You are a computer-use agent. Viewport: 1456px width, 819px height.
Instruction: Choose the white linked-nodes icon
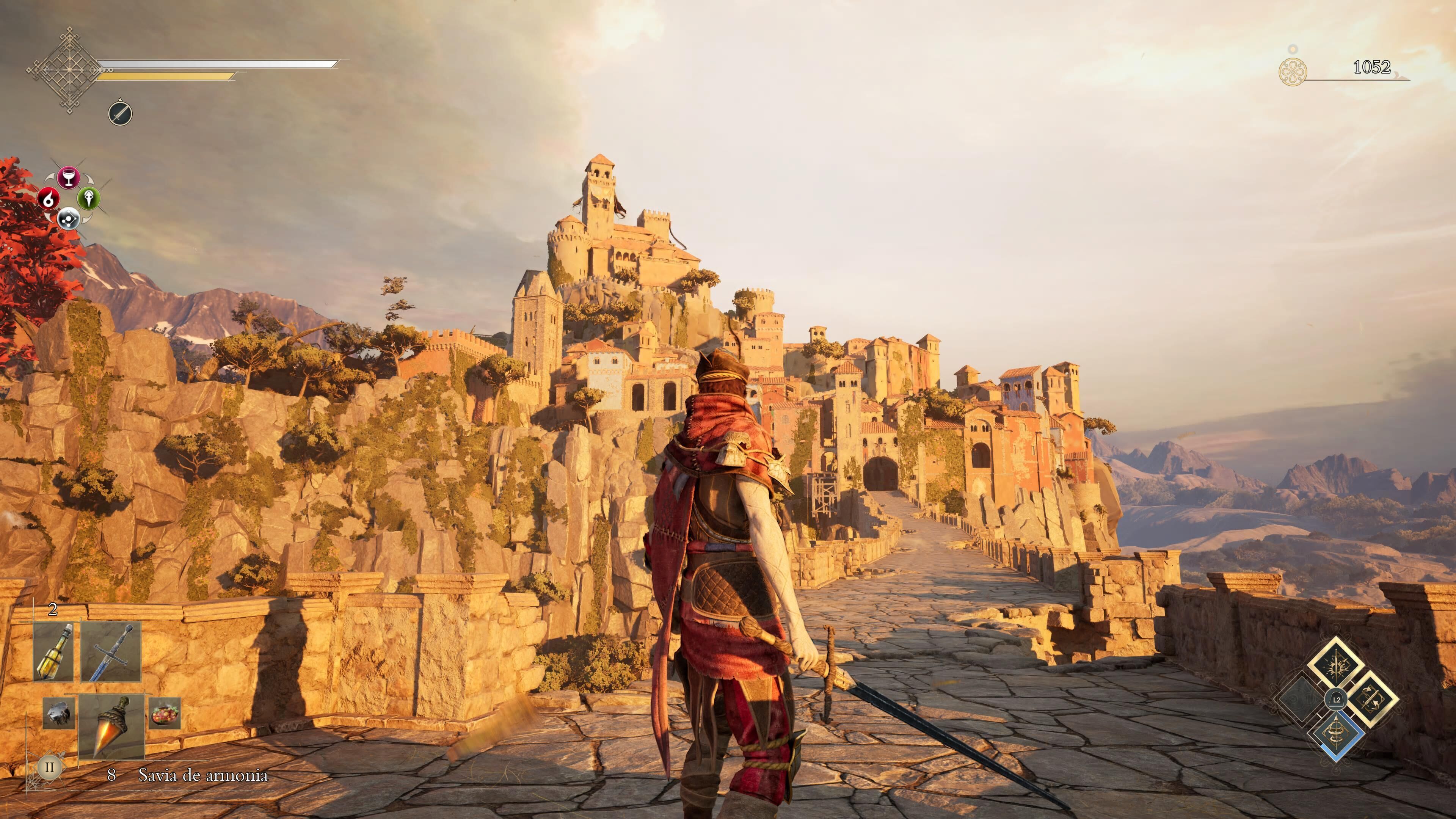point(68,219)
